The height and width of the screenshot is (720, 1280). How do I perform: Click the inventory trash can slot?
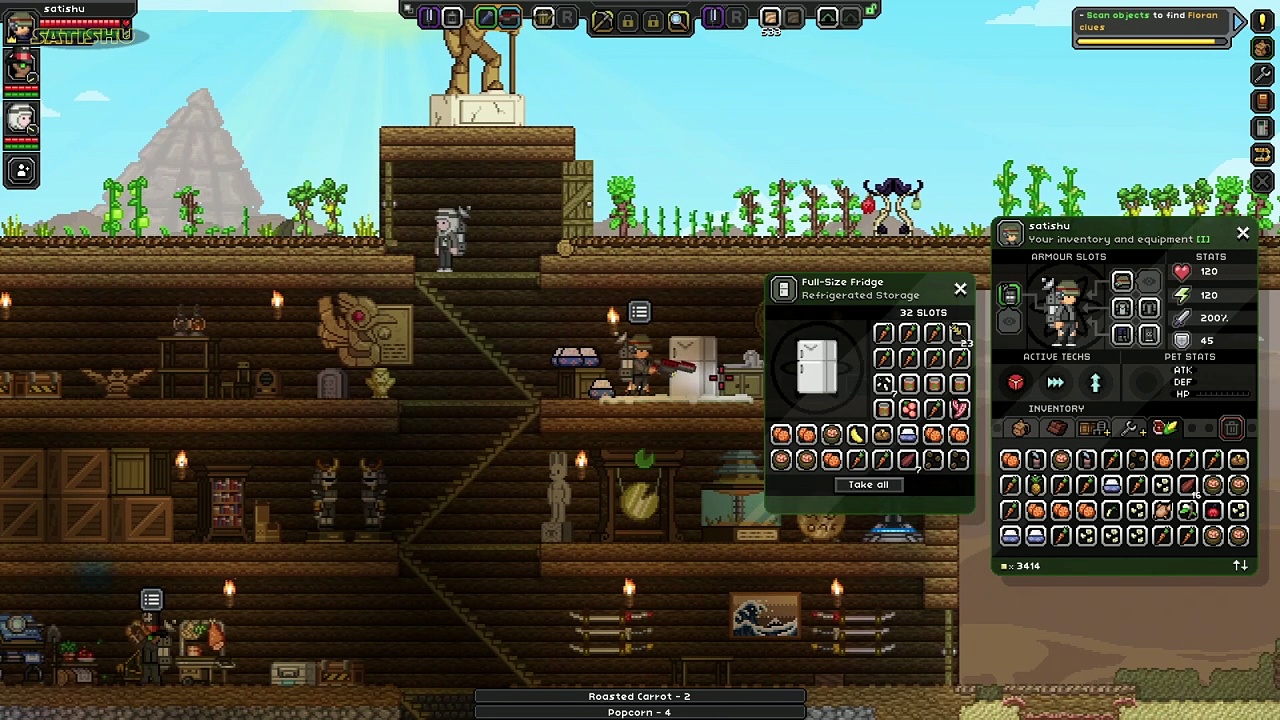pyautogui.click(x=1232, y=429)
